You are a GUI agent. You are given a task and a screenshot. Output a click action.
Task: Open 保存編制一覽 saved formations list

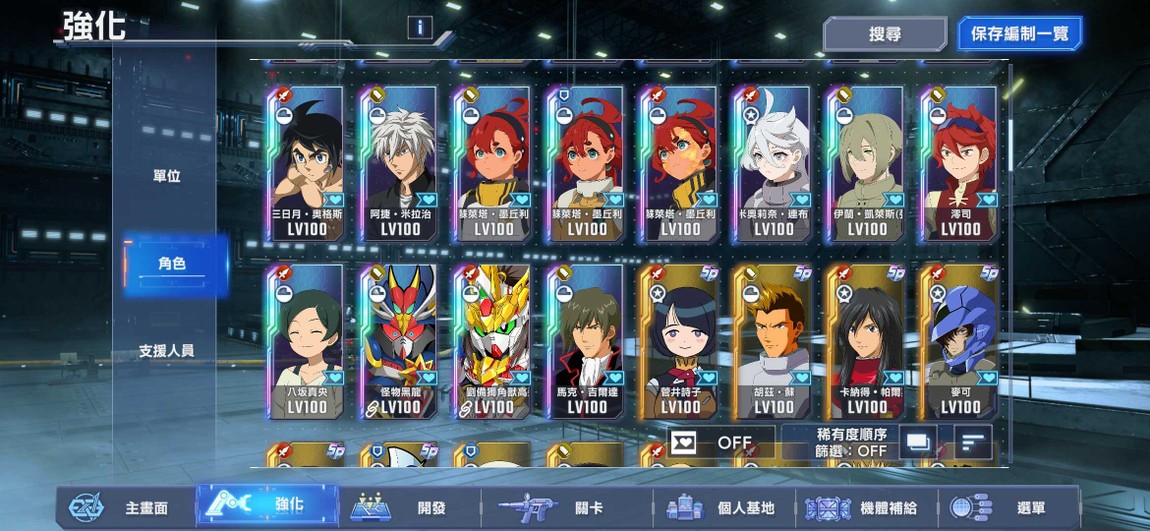[1019, 34]
